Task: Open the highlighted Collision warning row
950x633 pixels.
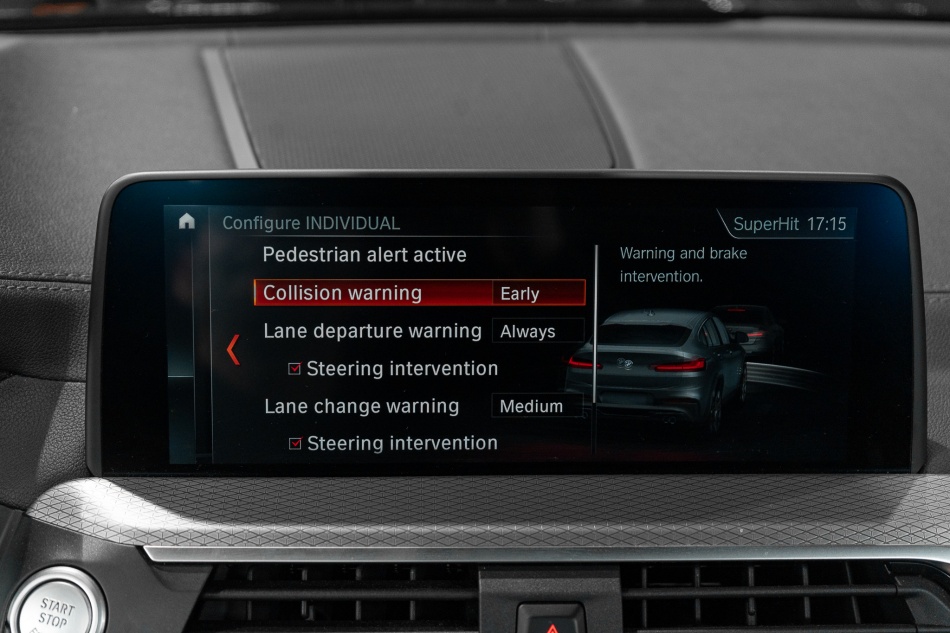Action: coord(342,293)
